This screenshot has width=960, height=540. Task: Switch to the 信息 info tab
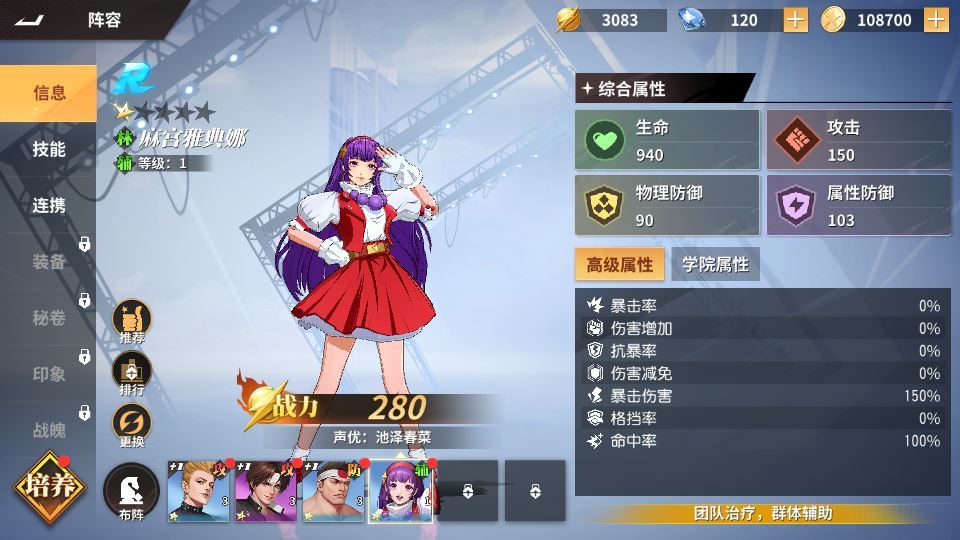[x=48, y=93]
